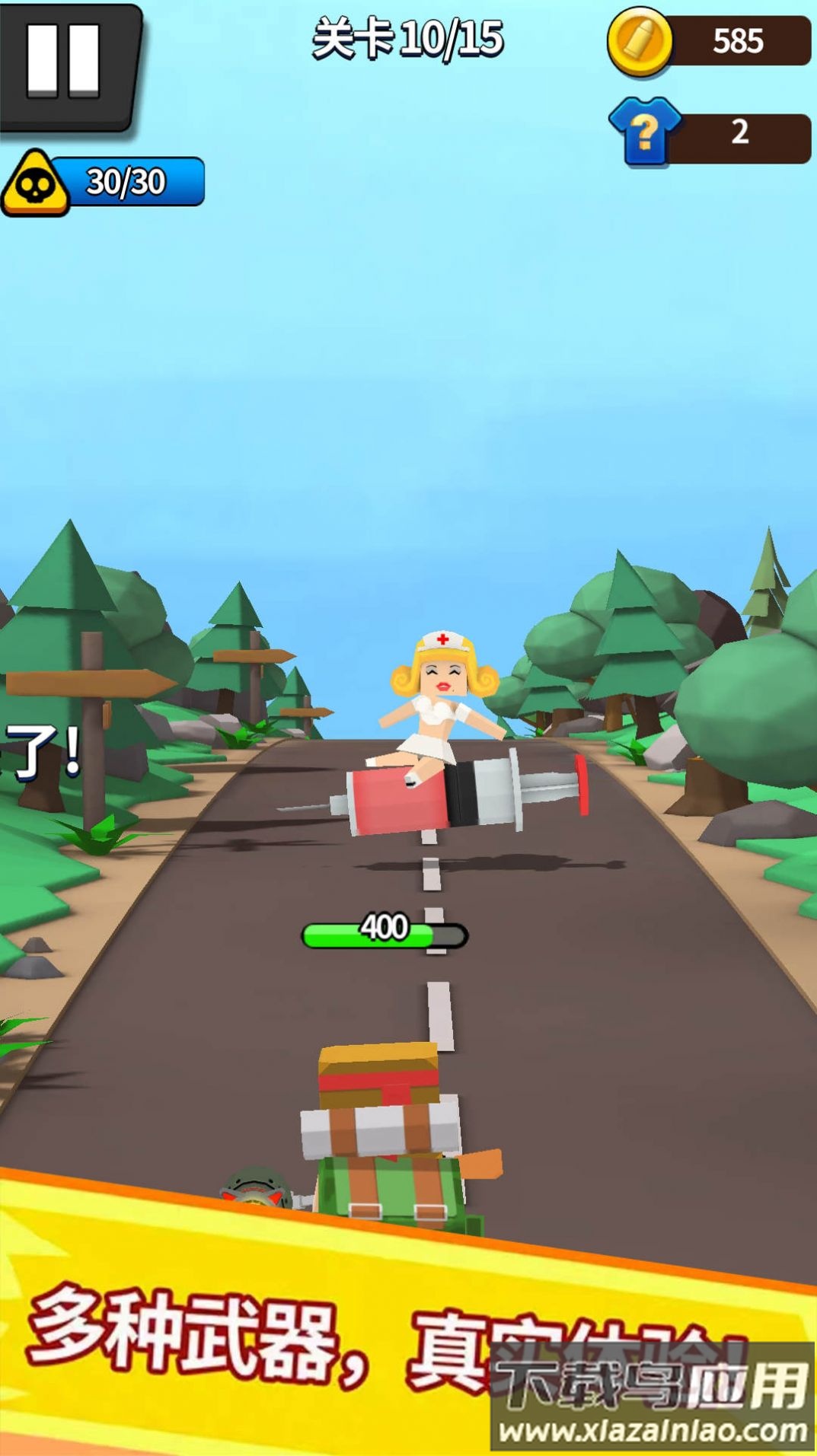Open the blue mystery shirt outfit icon
Image resolution: width=817 pixels, height=1456 pixels.
pyautogui.click(x=645, y=132)
